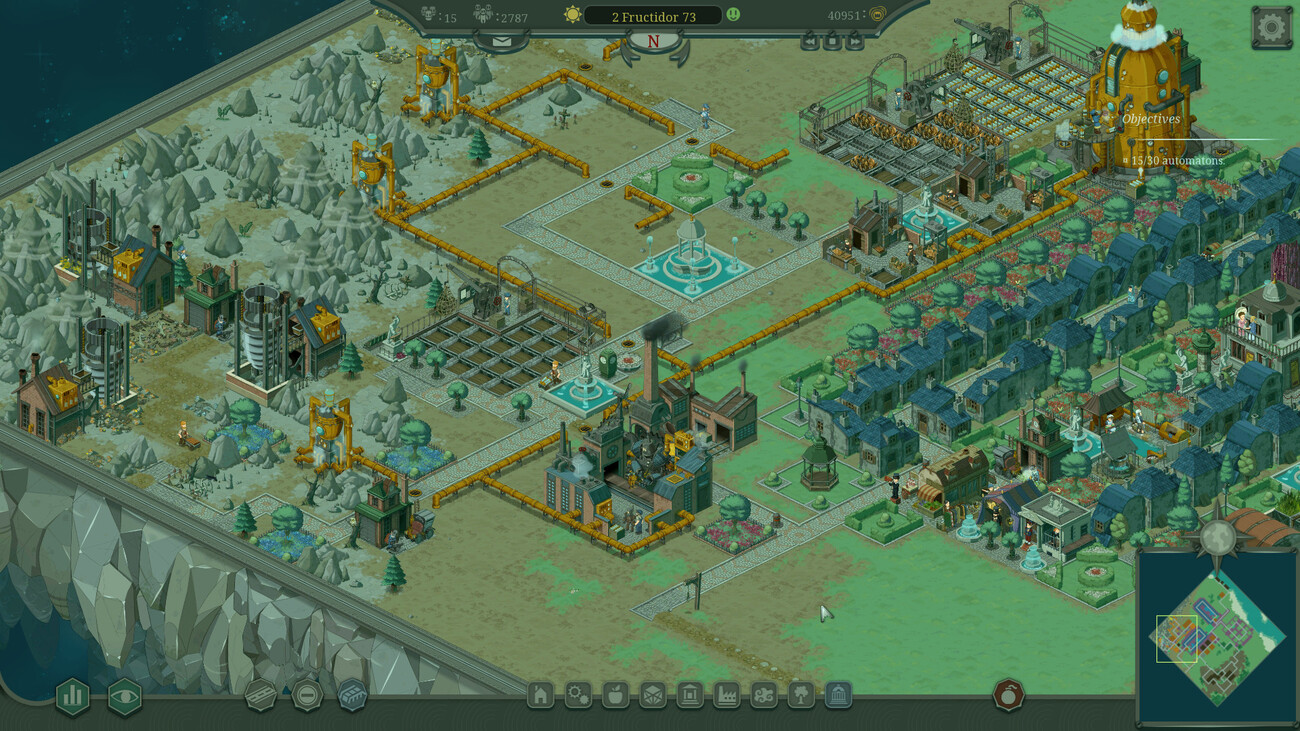Image resolution: width=1300 pixels, height=731 pixels.
Task: Activate the demolish tool
Action: tap(307, 695)
